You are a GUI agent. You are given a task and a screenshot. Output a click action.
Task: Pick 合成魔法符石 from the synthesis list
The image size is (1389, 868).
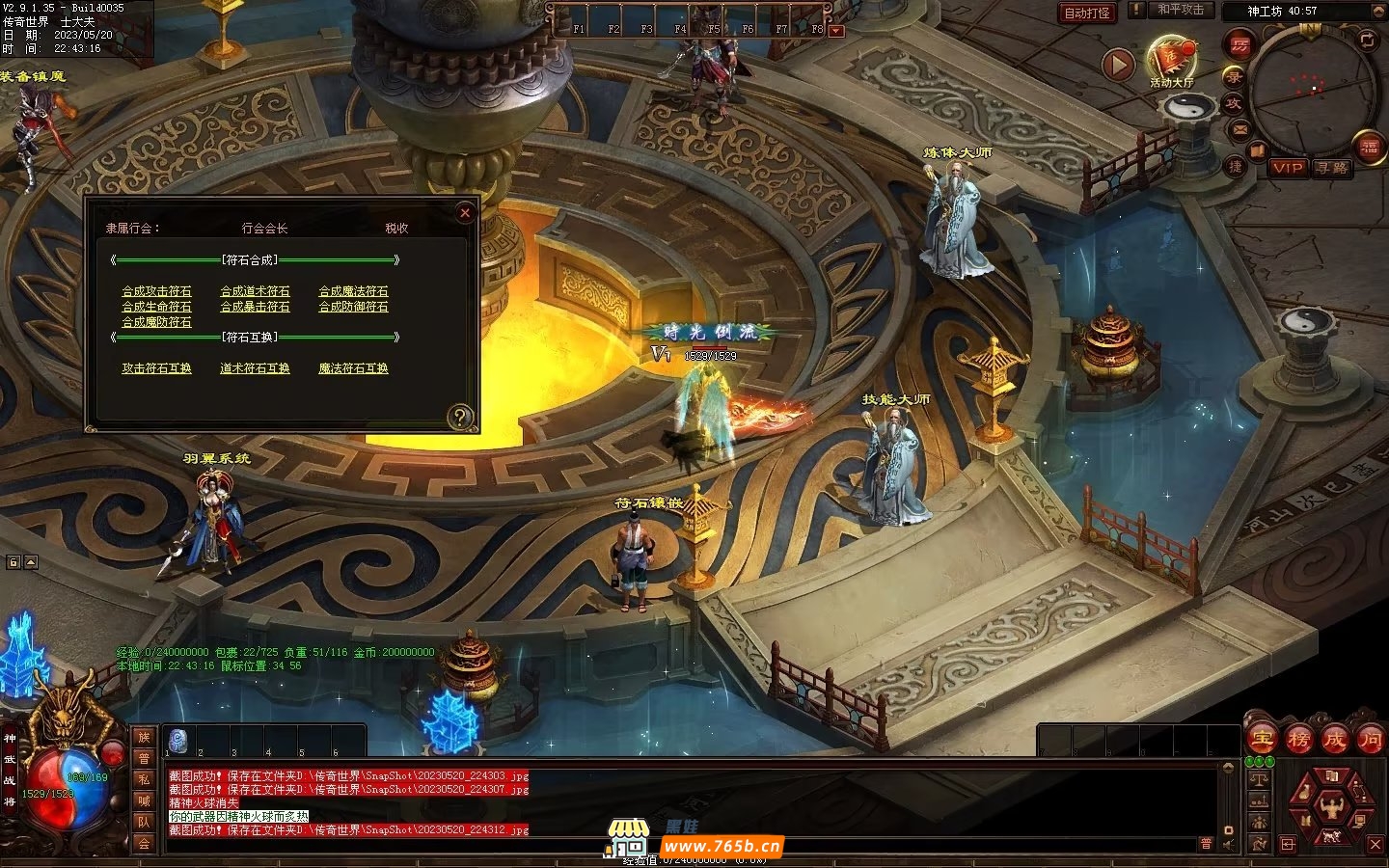pyautogui.click(x=353, y=291)
